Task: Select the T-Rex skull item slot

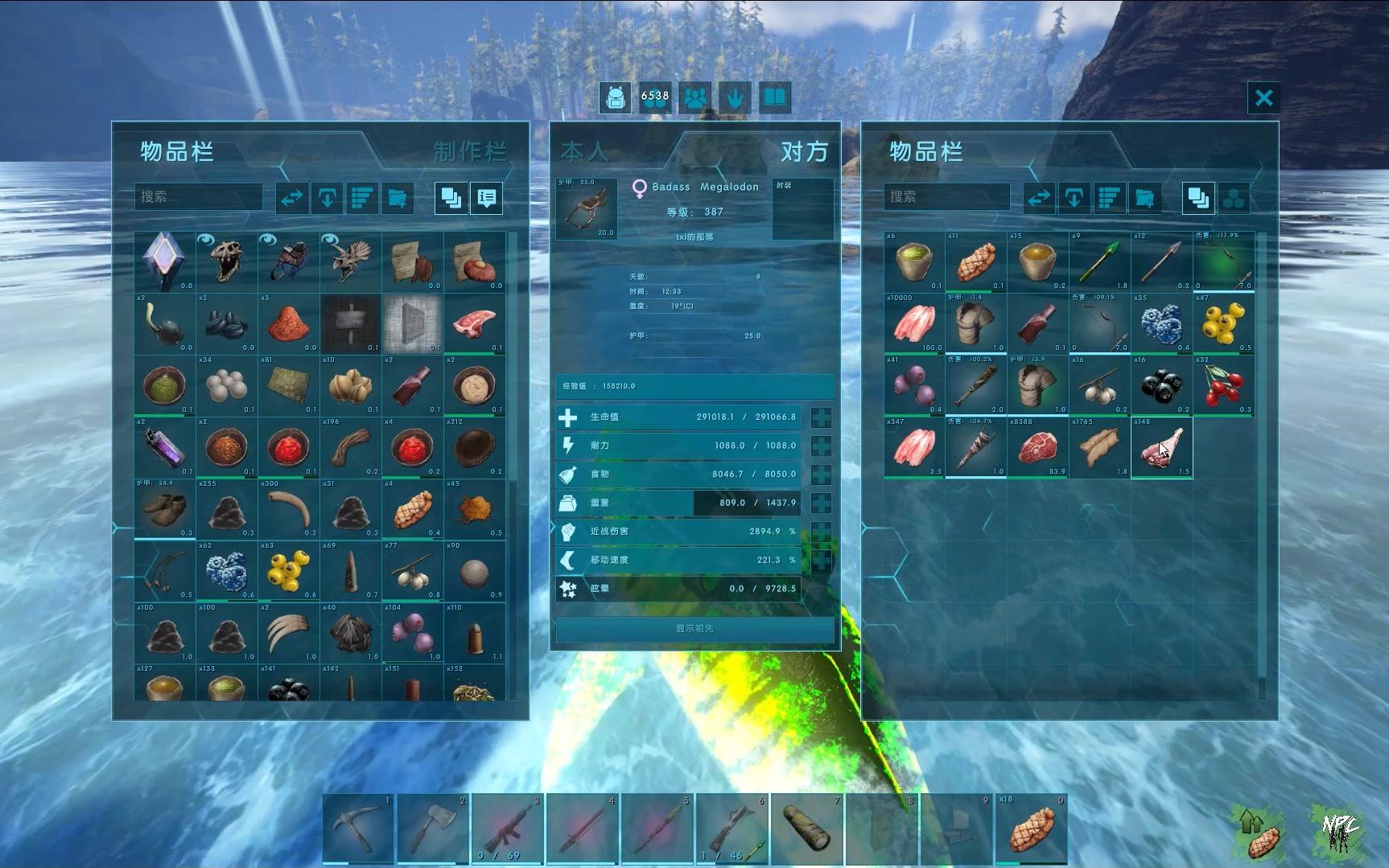Action: click(227, 261)
